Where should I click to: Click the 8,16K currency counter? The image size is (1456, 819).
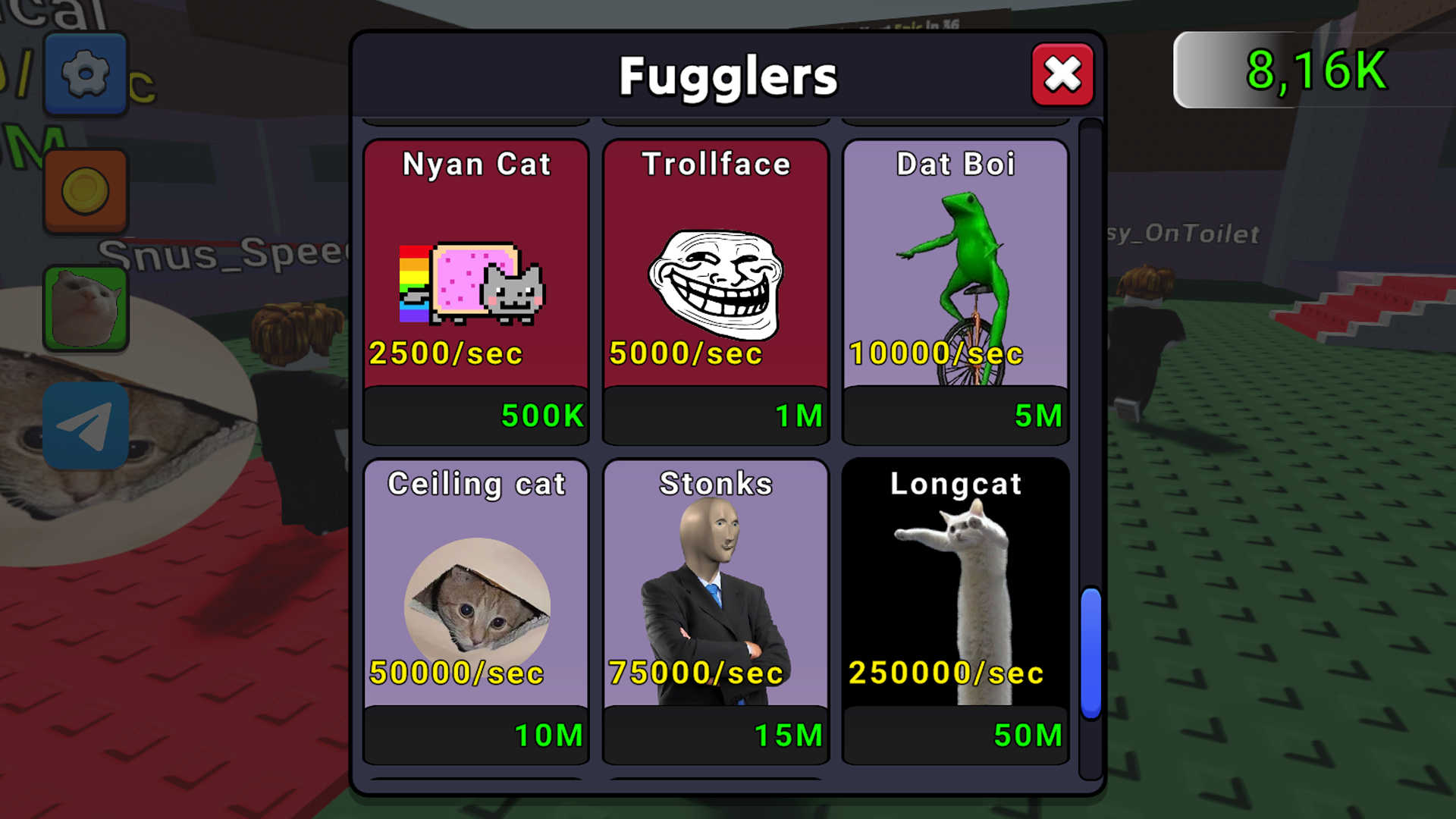[x=1314, y=72]
